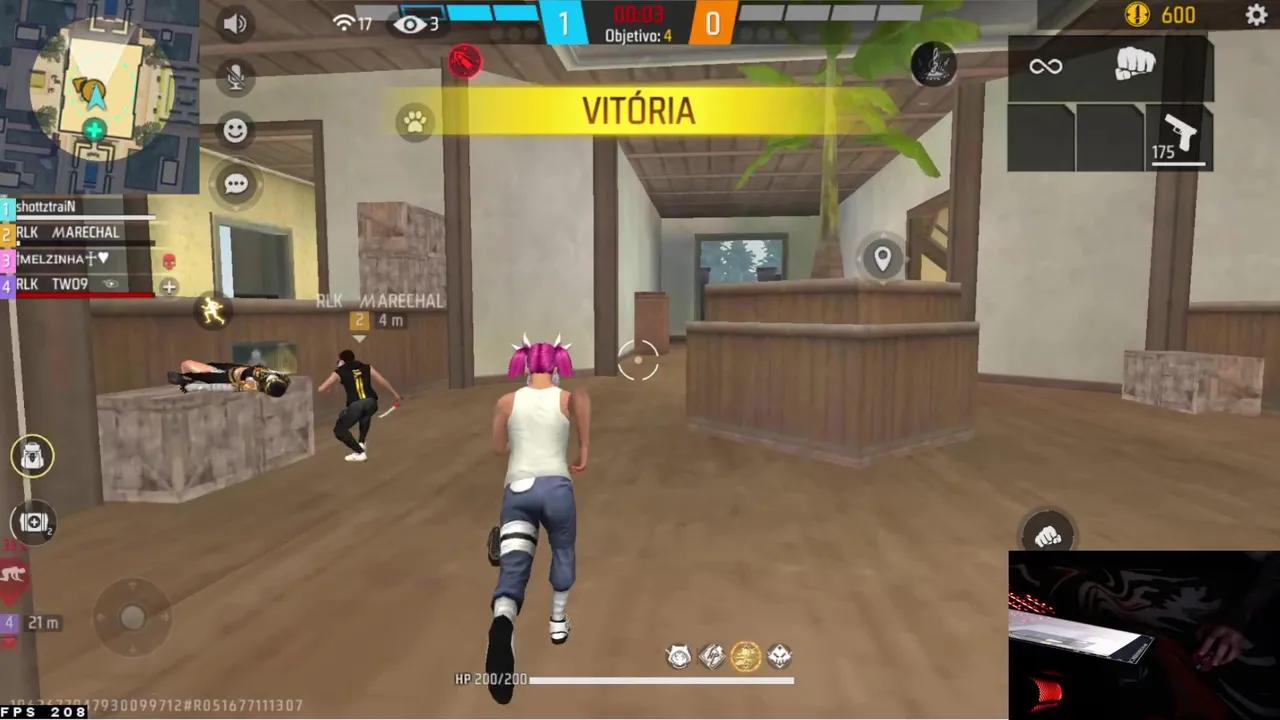Place a map marker with location pin
Screen dimensions: 1280x720
click(881, 258)
